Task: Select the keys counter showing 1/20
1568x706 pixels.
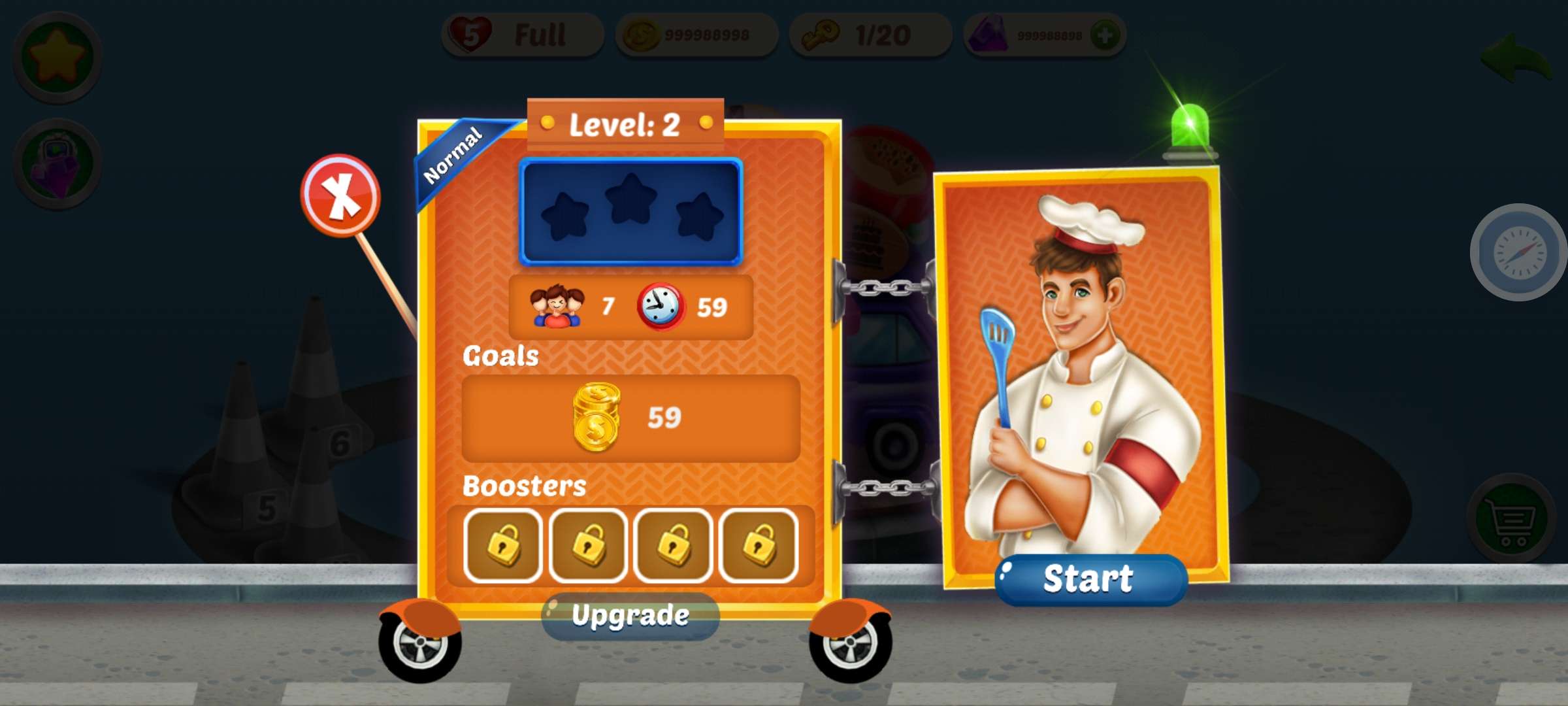Action: [870, 35]
